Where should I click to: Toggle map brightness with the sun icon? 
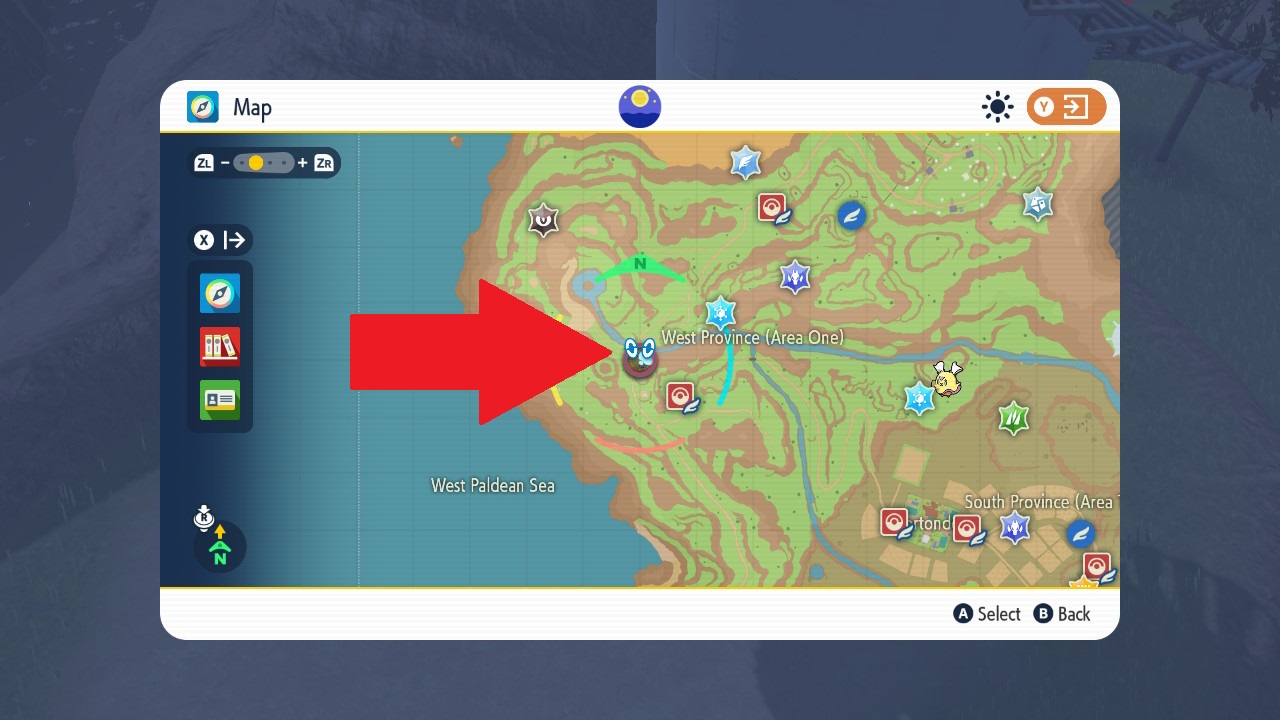pos(997,106)
